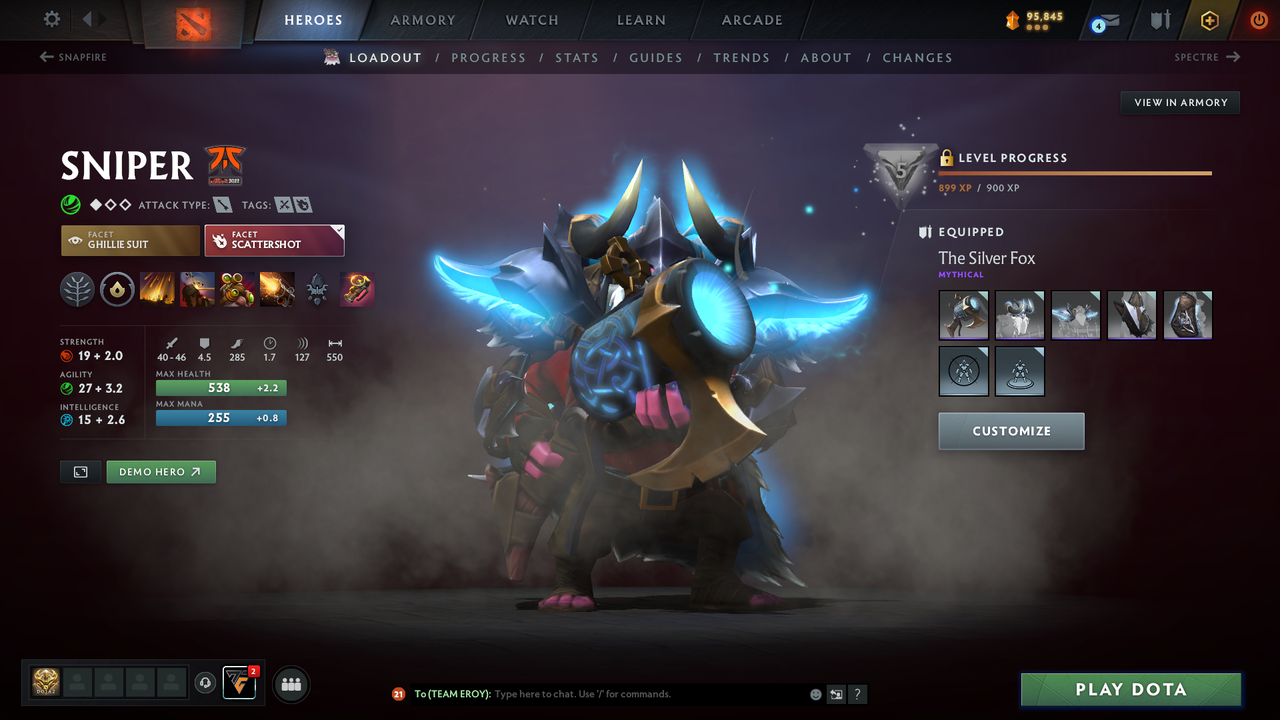Open emoticon picker in chat bar
The width and height of the screenshot is (1280, 720).
coord(815,693)
